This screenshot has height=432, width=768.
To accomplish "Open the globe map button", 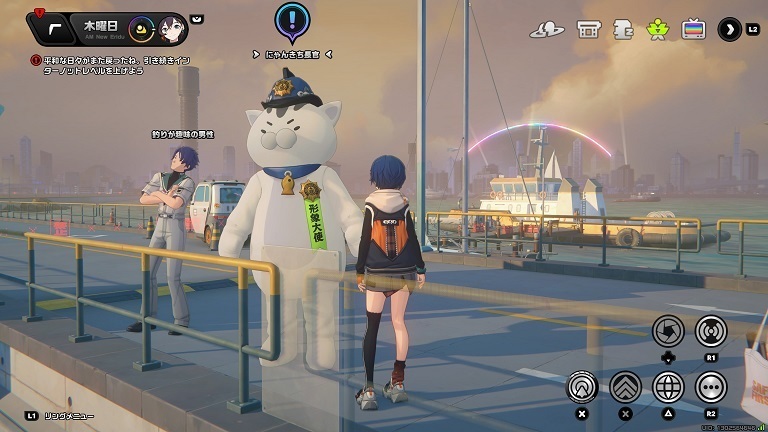I will [x=668, y=386].
